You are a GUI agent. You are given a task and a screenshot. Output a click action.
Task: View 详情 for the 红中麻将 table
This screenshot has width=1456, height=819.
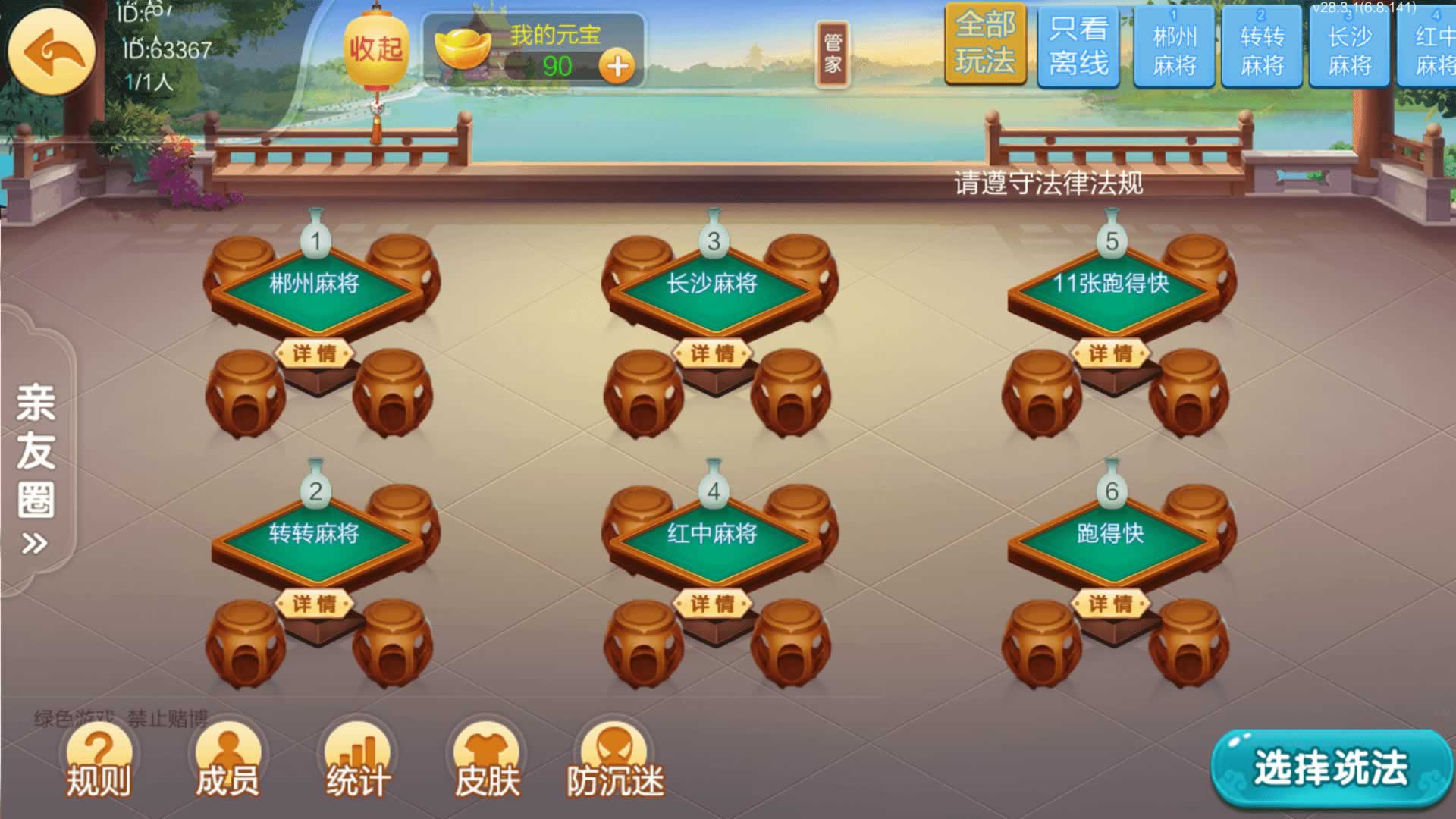click(712, 604)
